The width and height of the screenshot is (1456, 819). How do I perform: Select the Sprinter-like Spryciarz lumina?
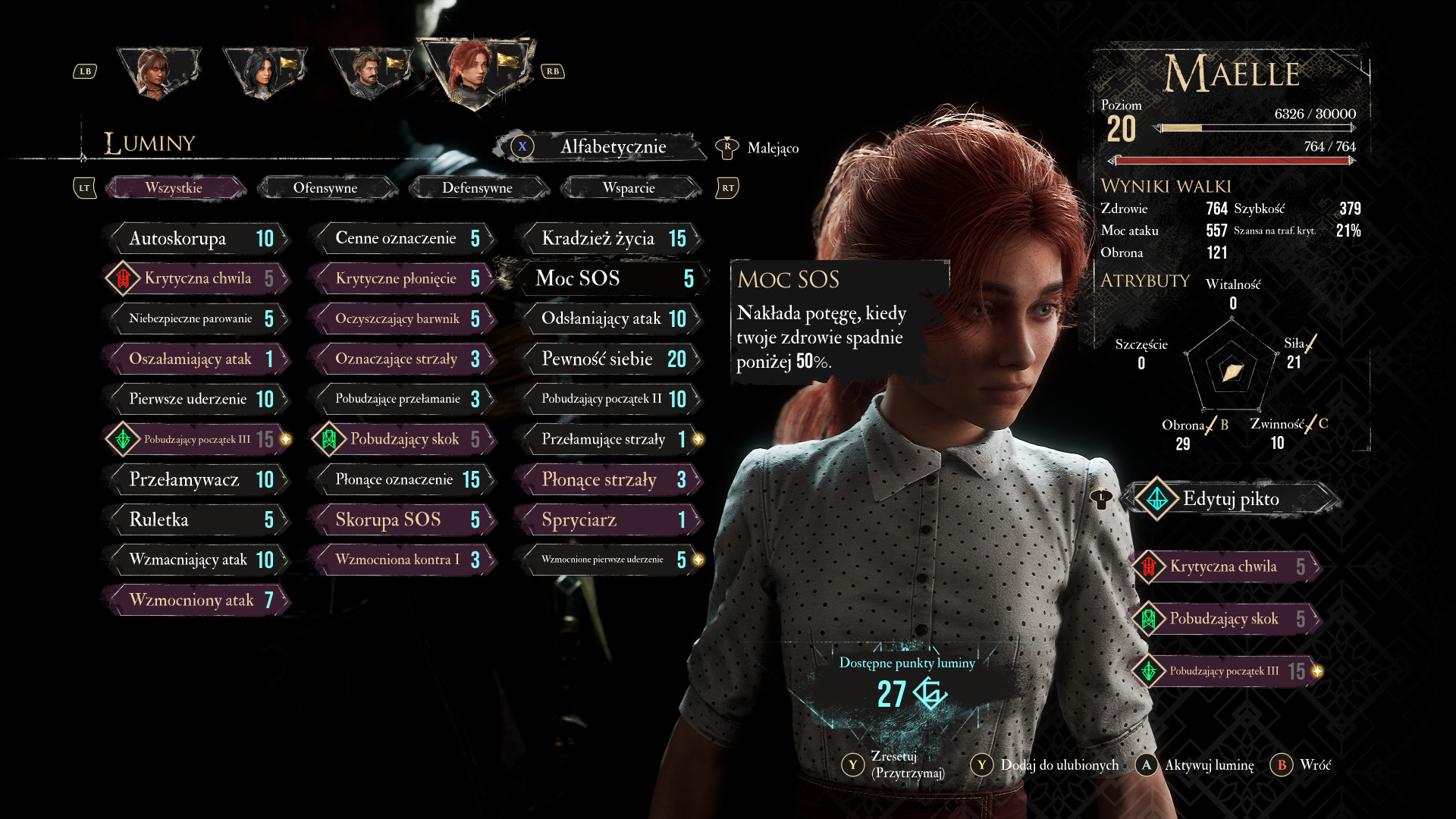pos(610,519)
